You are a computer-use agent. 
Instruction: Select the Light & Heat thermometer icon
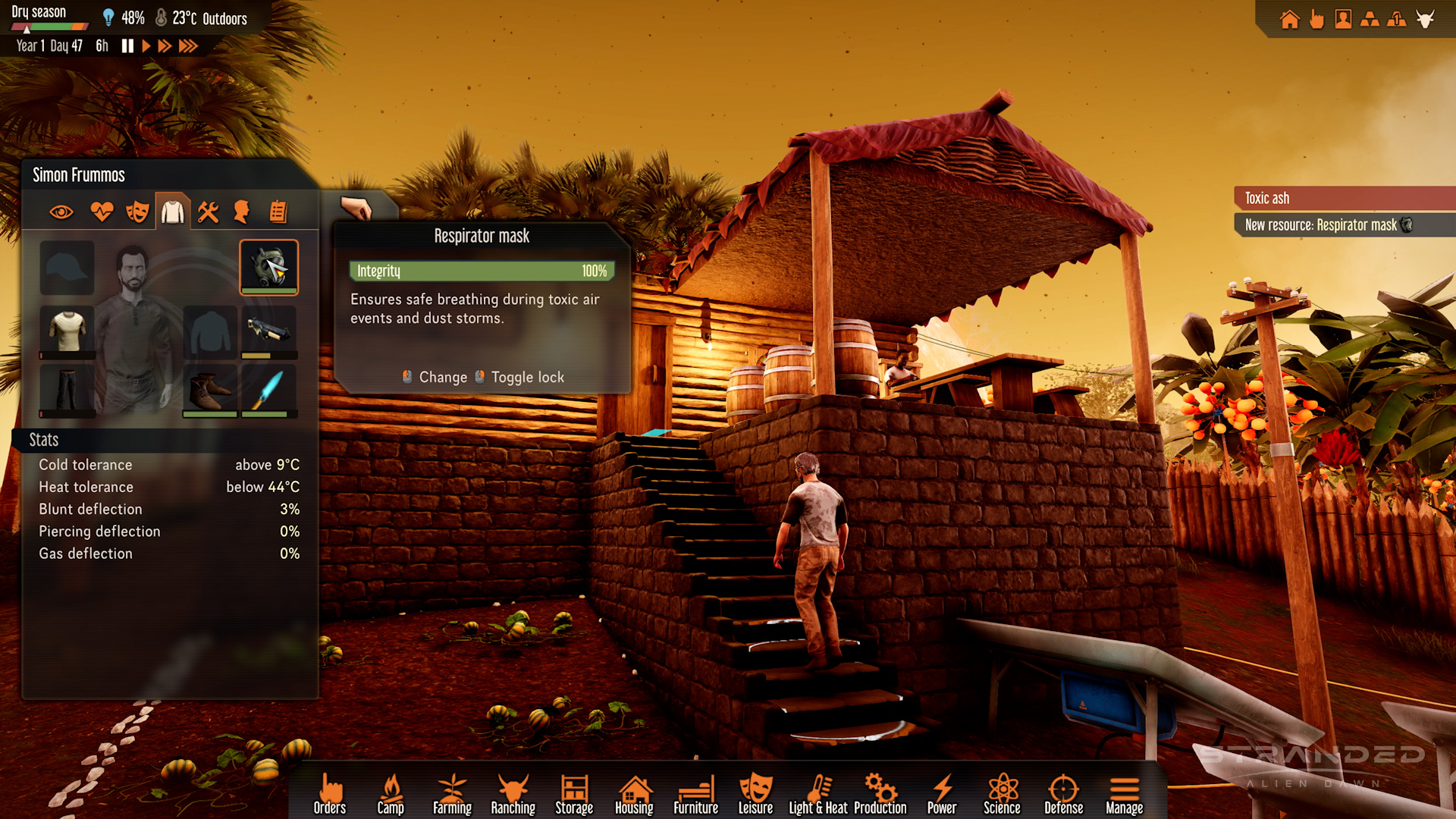click(x=818, y=789)
